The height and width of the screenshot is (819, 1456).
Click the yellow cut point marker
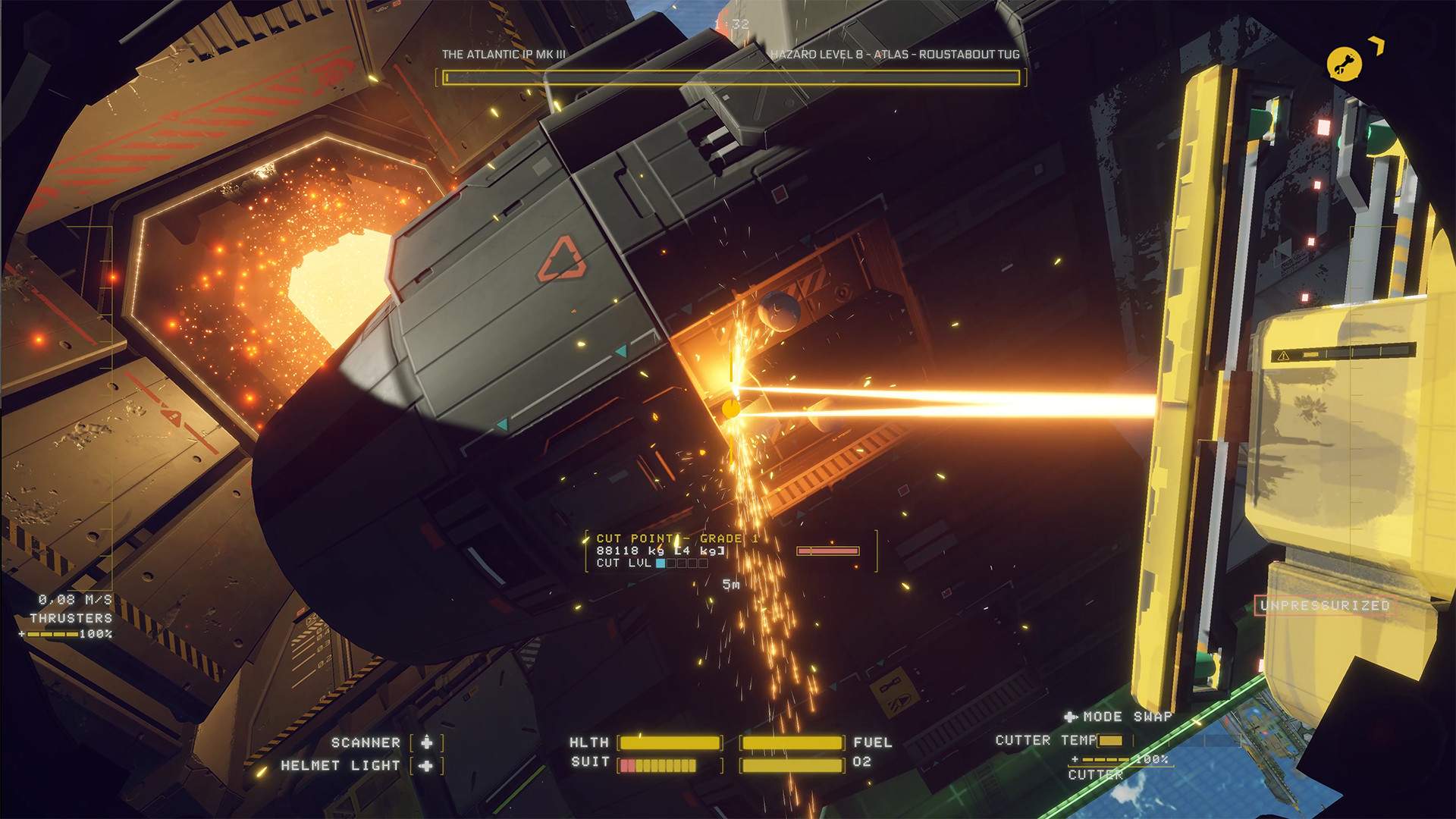tap(732, 410)
